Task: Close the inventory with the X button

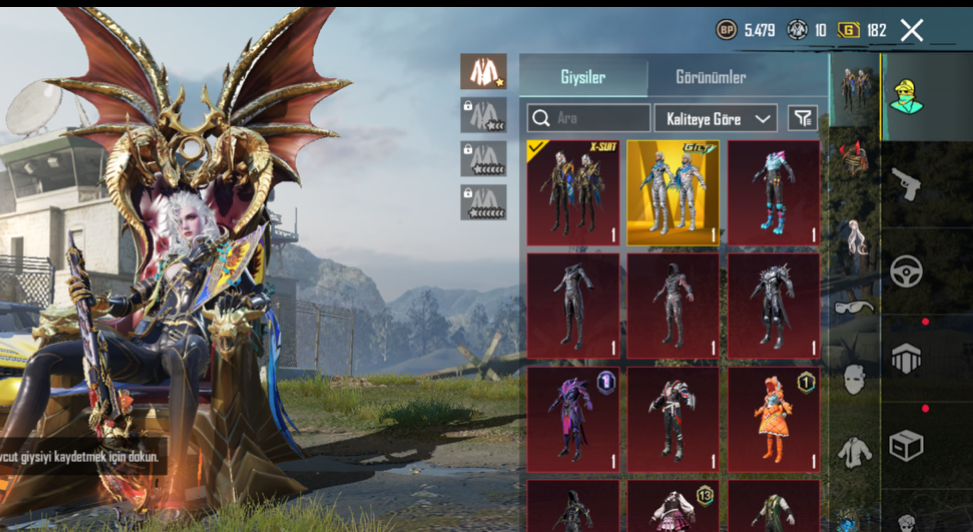Action: coord(911,30)
